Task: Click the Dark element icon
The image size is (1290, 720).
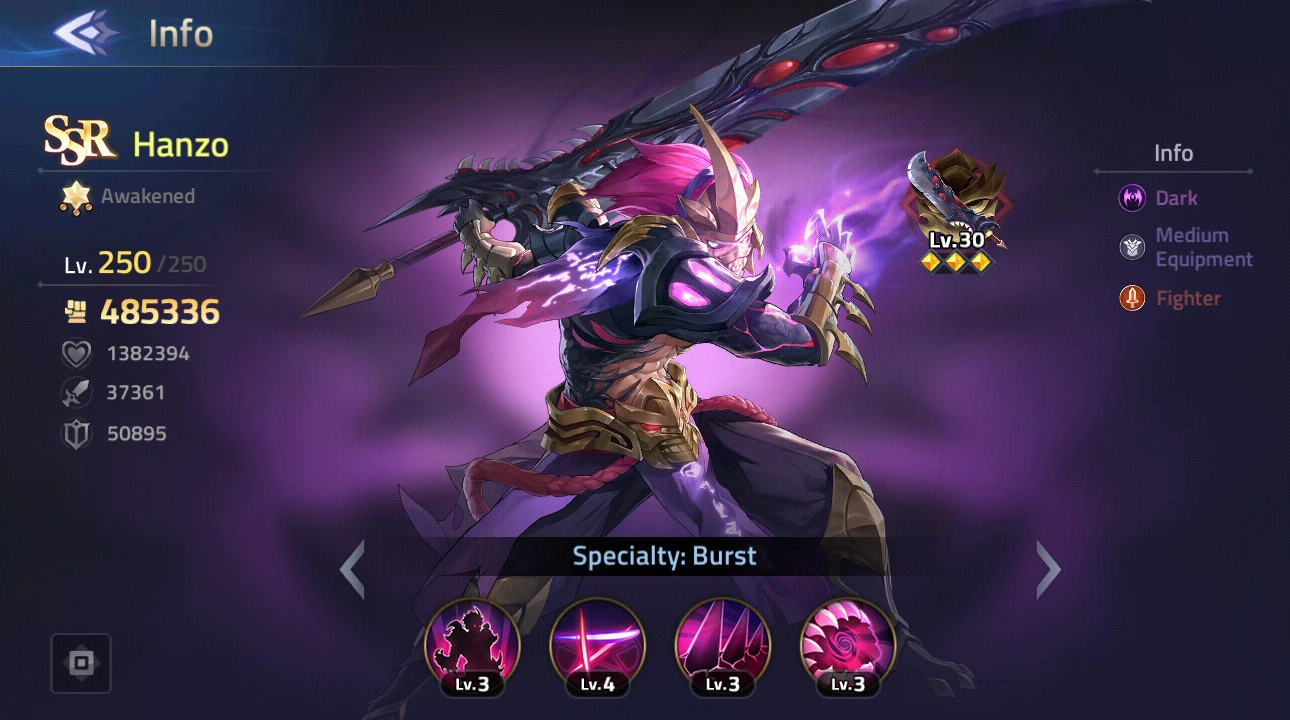Action: coord(1133,198)
